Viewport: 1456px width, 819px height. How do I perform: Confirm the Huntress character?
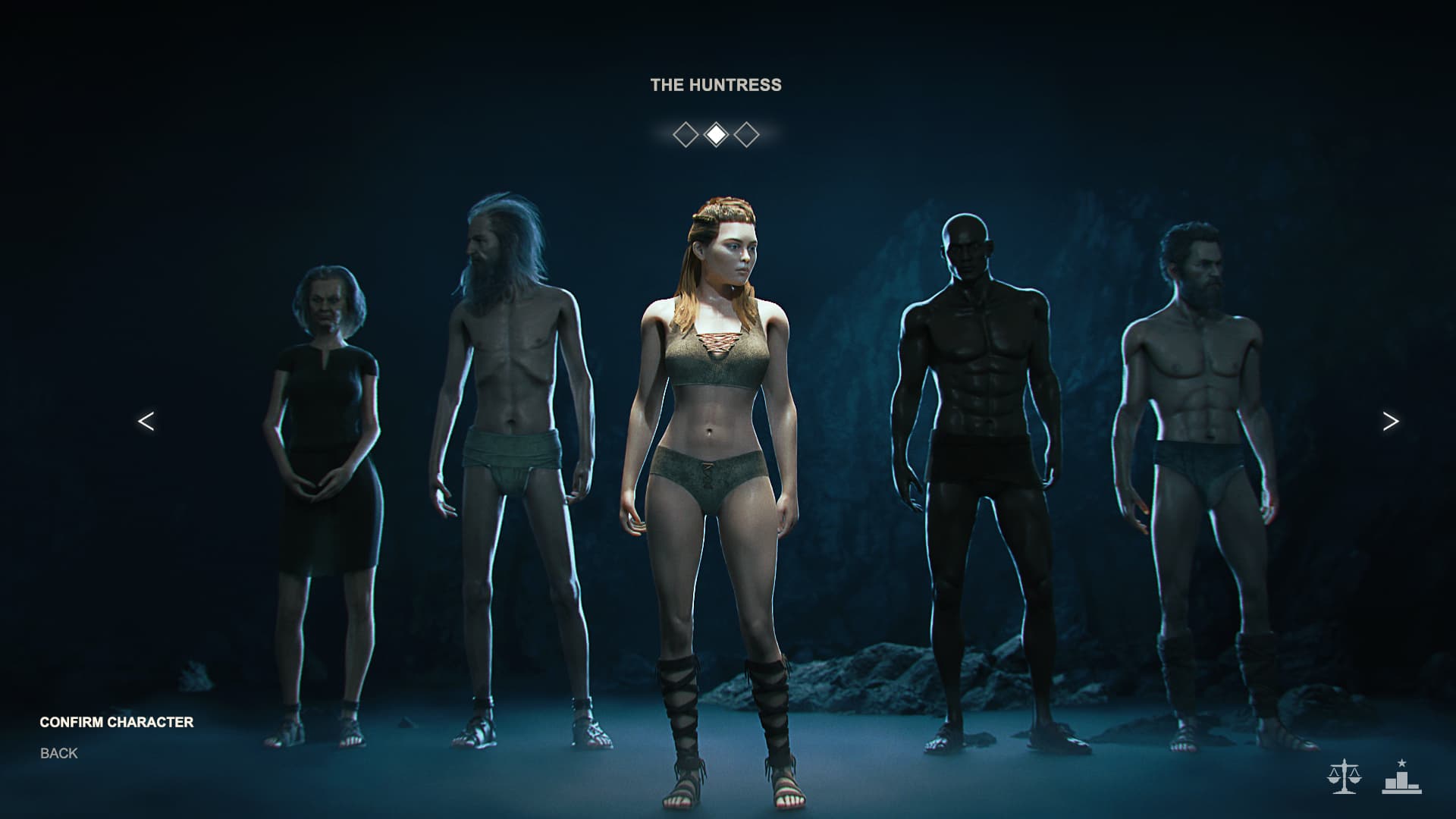[x=116, y=722]
